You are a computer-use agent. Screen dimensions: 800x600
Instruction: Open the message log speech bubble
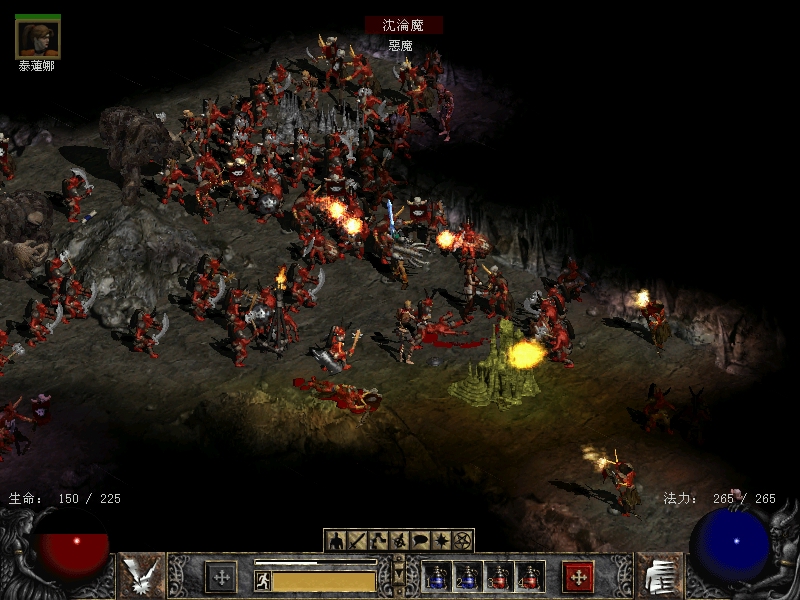pos(420,541)
